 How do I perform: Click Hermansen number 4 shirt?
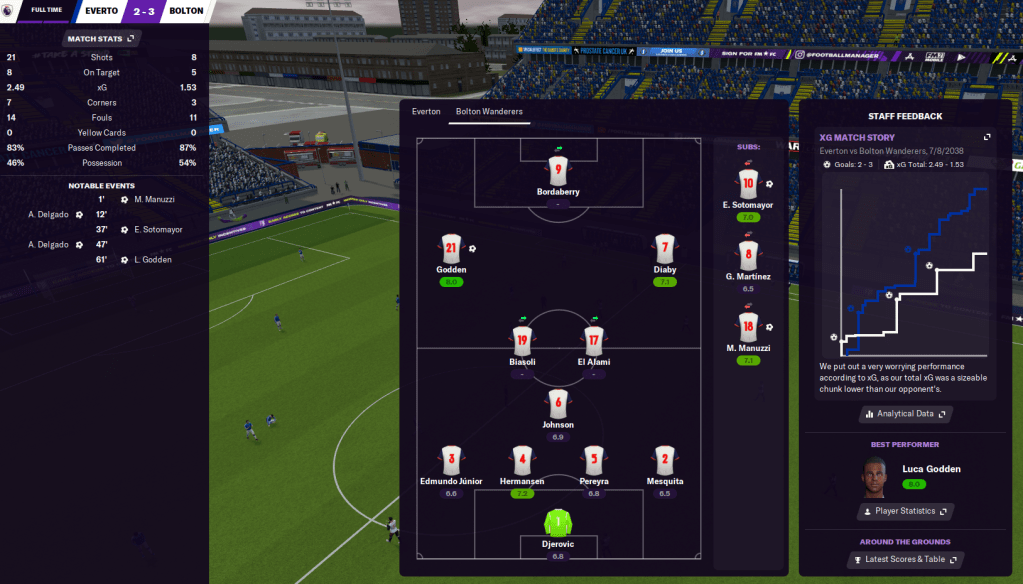pos(522,461)
